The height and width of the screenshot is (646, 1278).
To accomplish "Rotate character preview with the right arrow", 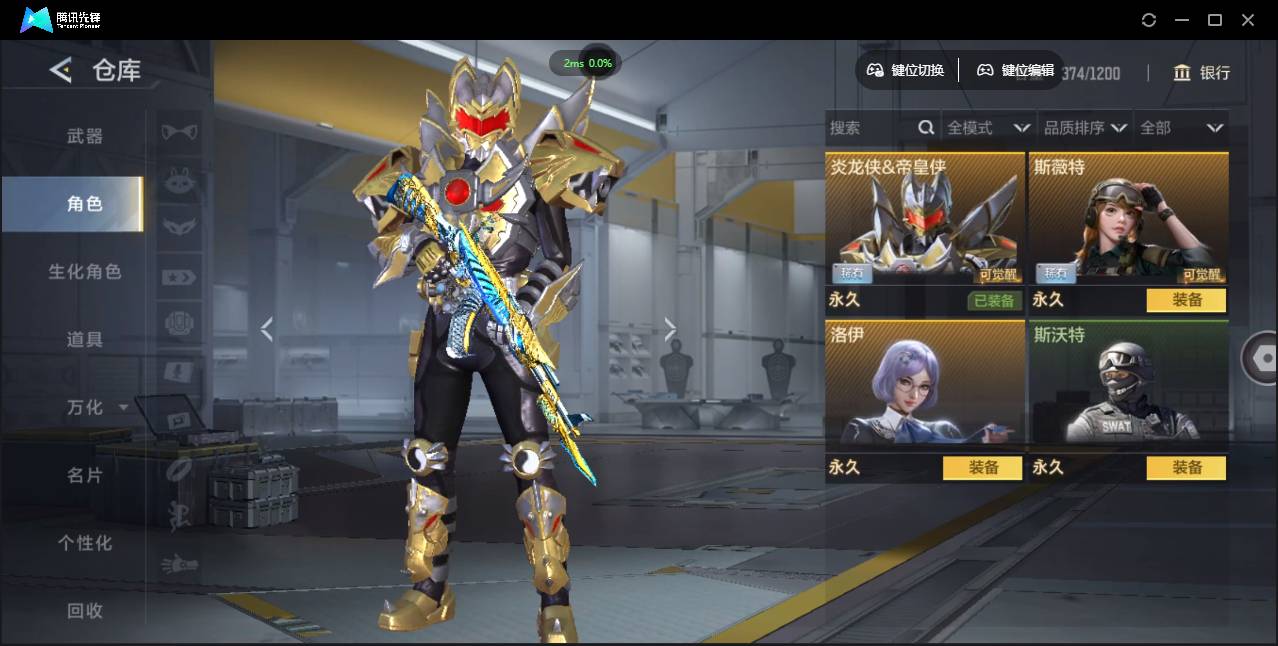I will pos(670,329).
